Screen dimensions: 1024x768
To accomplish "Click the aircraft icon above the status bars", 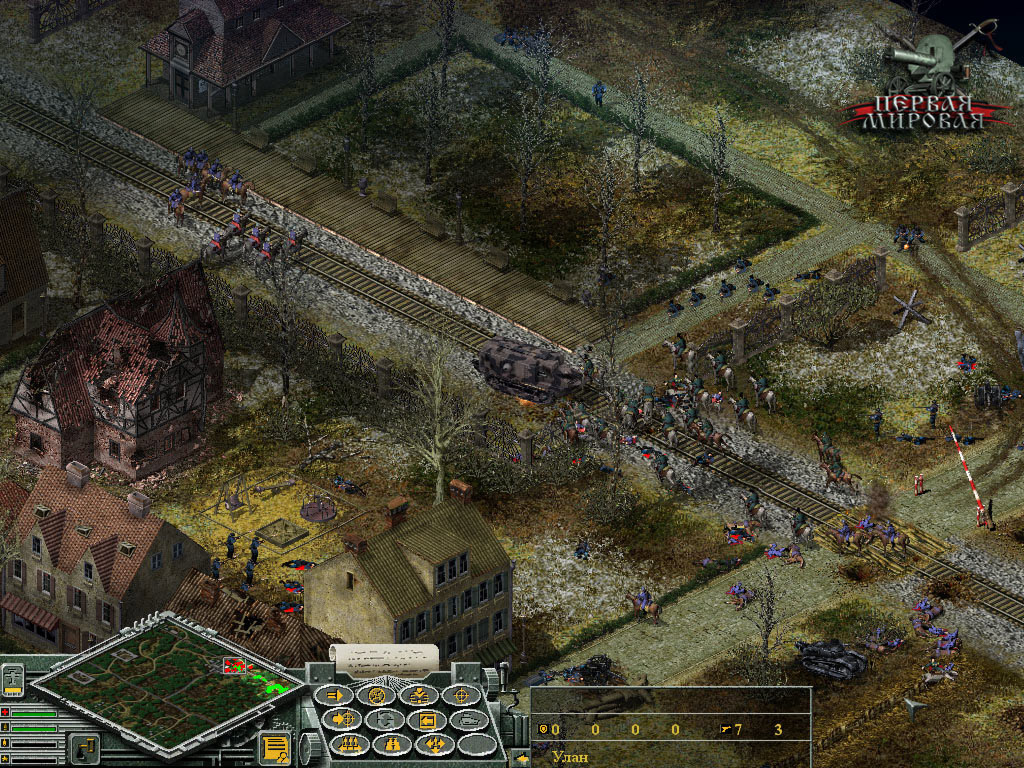I will 14,680.
